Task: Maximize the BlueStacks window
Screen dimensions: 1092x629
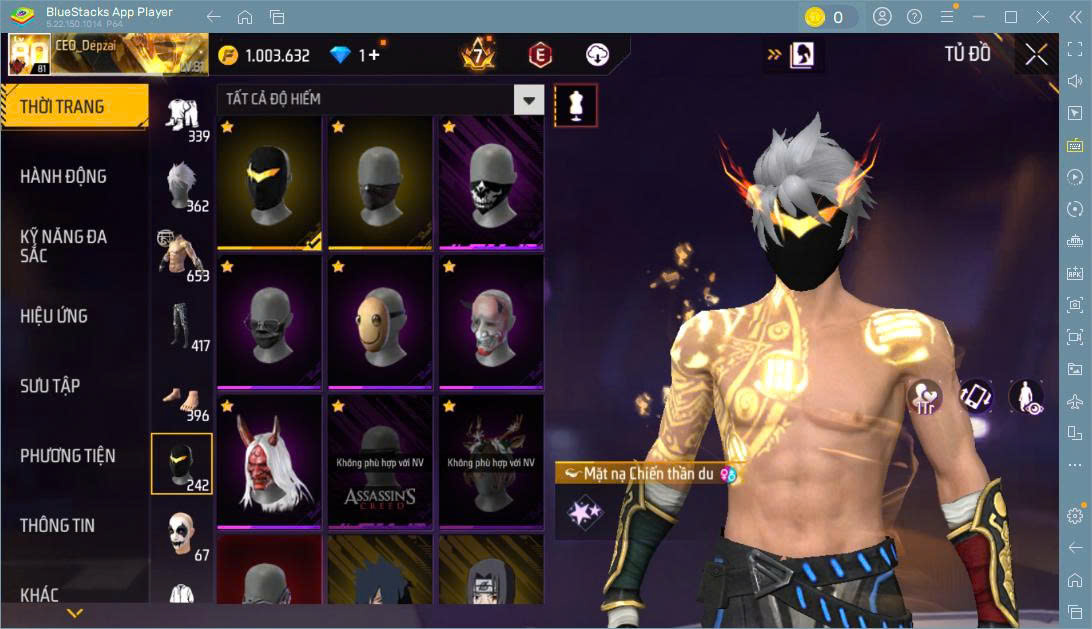Action: tap(1010, 17)
